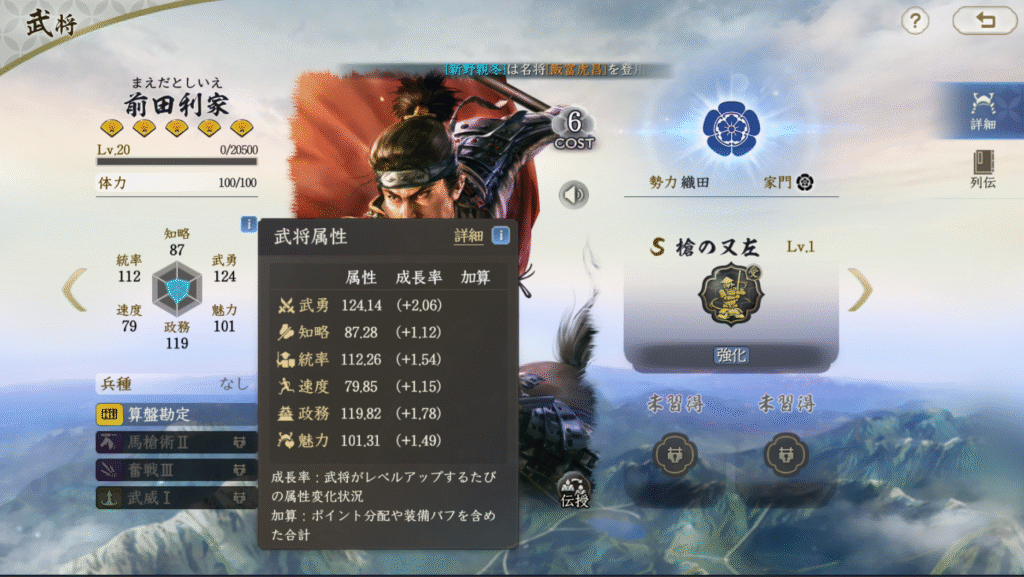
Task: Select the 馬槍術Ⅱ skill row
Action: tap(175, 442)
